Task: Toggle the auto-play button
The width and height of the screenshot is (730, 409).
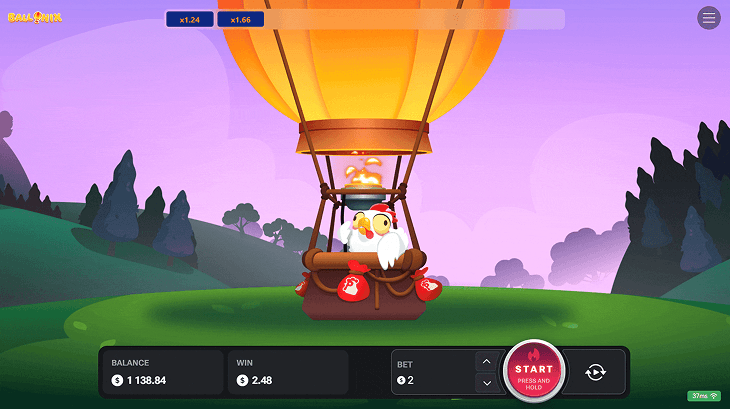Action: tap(595, 372)
